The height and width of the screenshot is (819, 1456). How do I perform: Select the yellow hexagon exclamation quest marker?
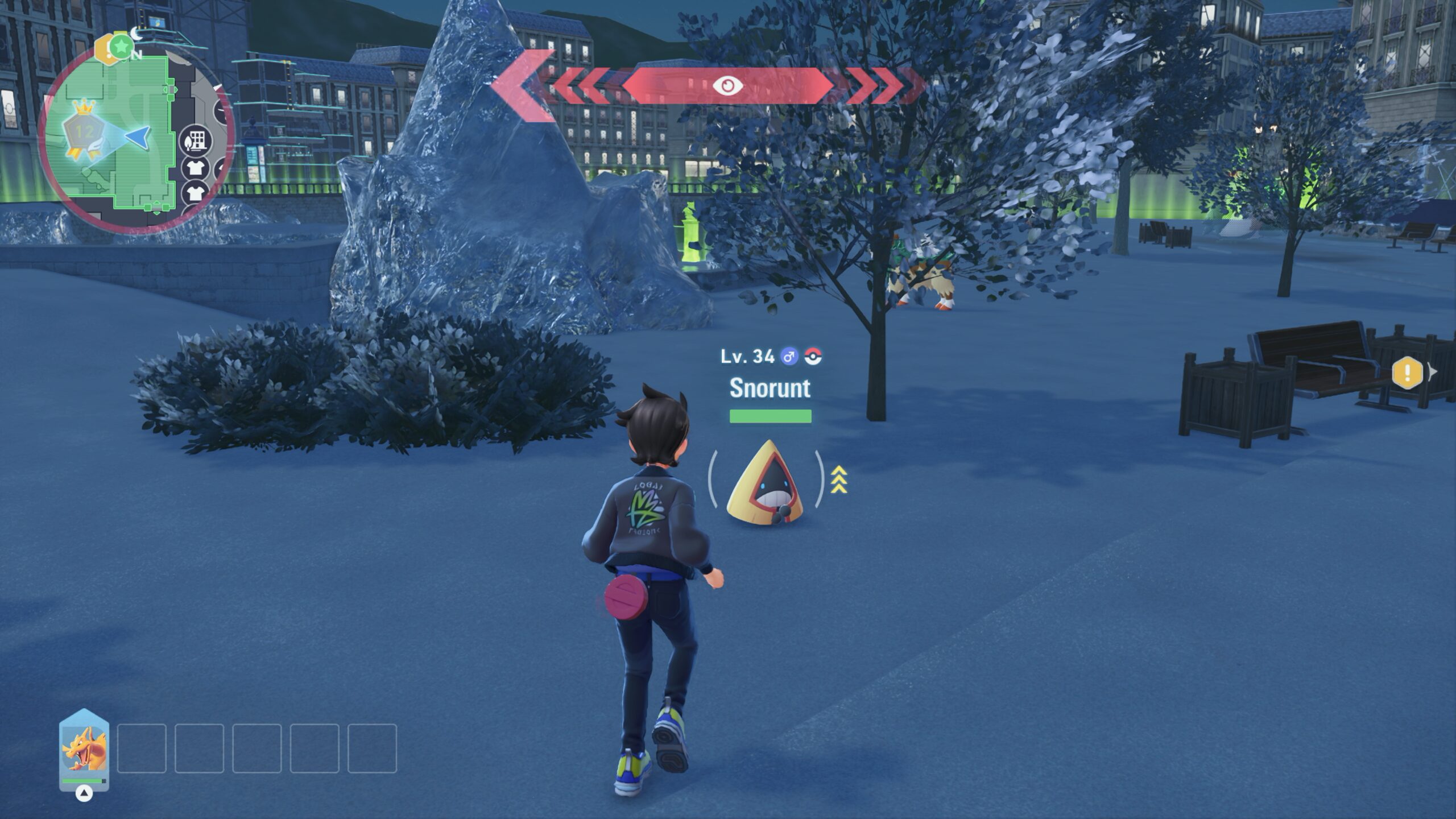[x=1407, y=373]
